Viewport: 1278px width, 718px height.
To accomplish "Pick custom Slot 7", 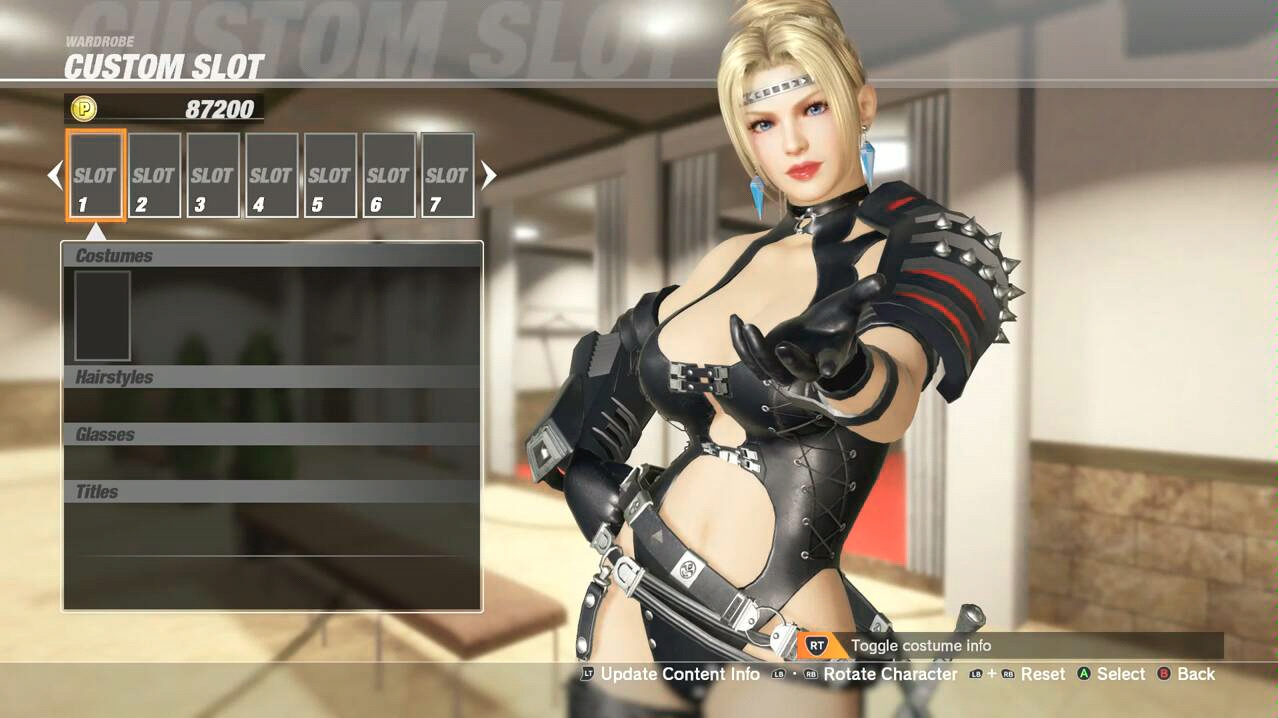I will (447, 175).
